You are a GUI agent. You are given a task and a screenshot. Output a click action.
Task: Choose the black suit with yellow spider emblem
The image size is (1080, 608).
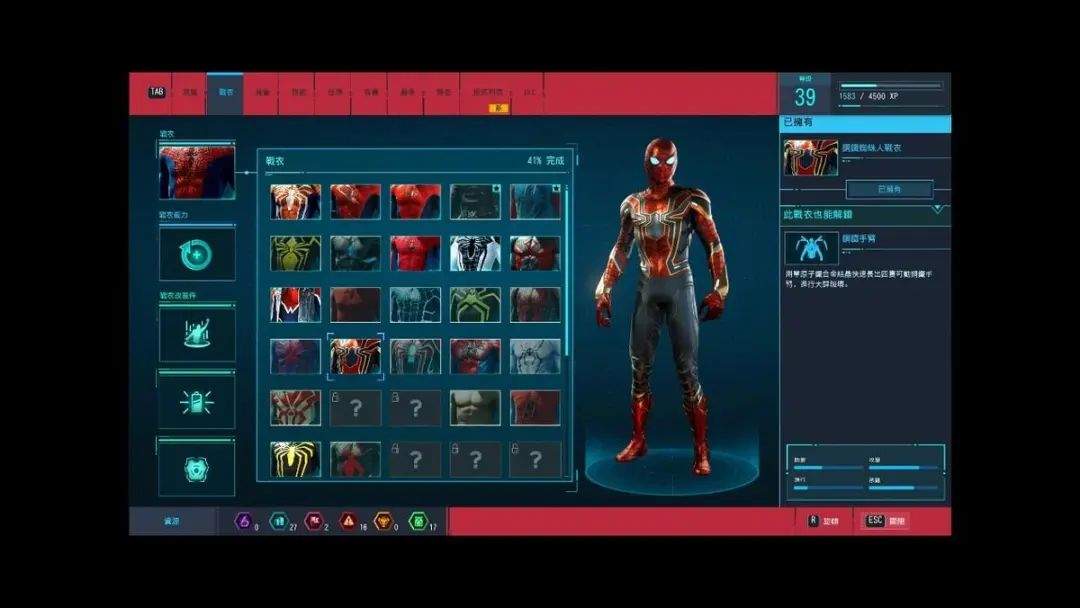click(295, 459)
